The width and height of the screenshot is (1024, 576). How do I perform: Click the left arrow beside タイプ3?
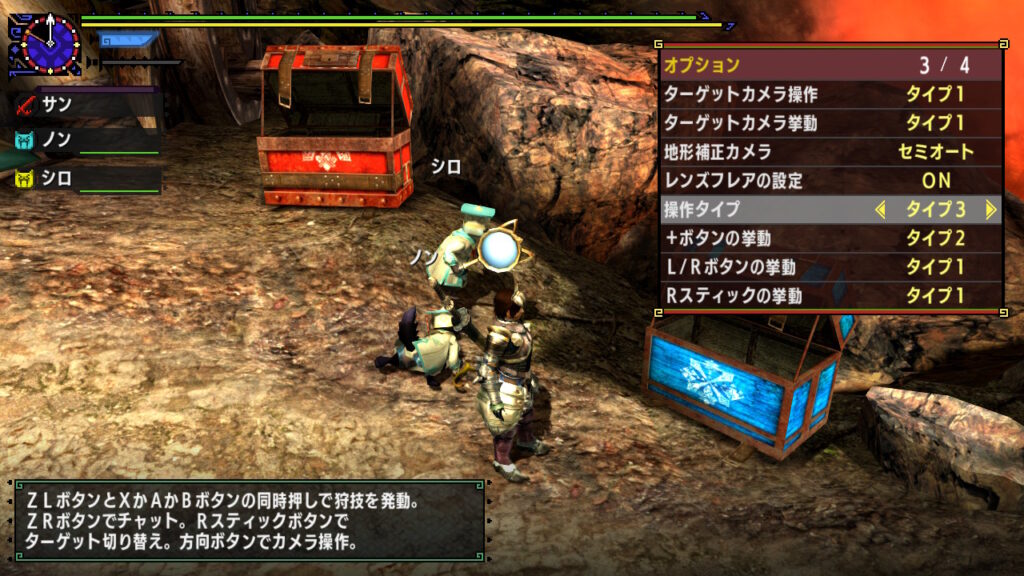(880, 210)
